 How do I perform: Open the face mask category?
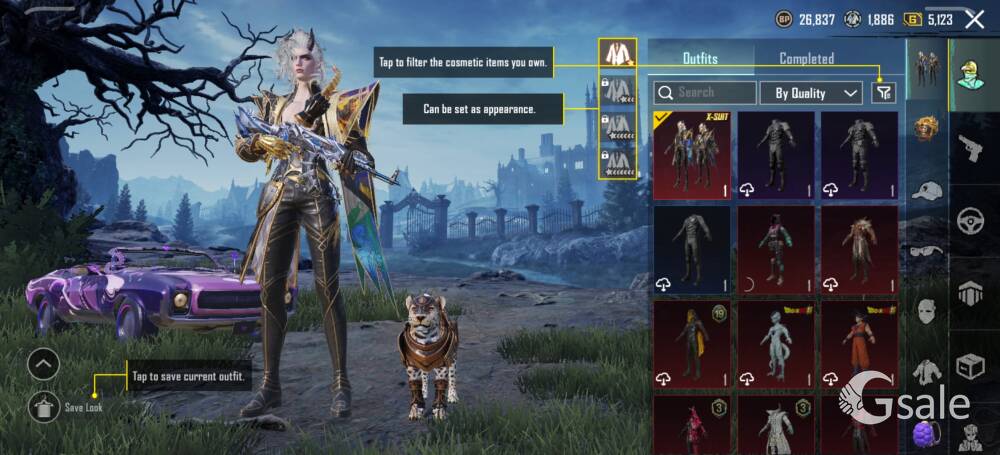coord(927,311)
